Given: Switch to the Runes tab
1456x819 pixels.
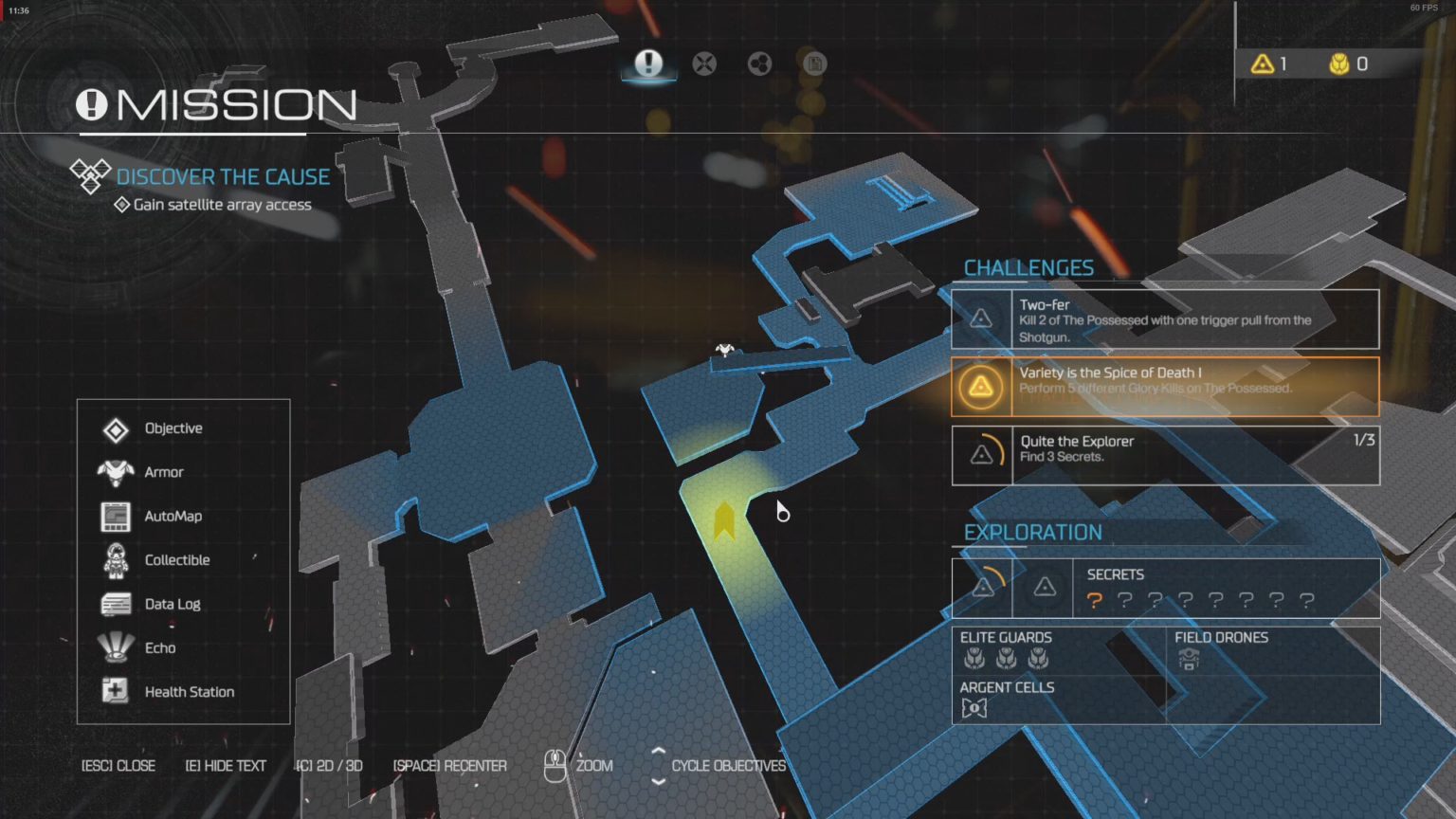Looking at the screenshot, I should click(758, 64).
